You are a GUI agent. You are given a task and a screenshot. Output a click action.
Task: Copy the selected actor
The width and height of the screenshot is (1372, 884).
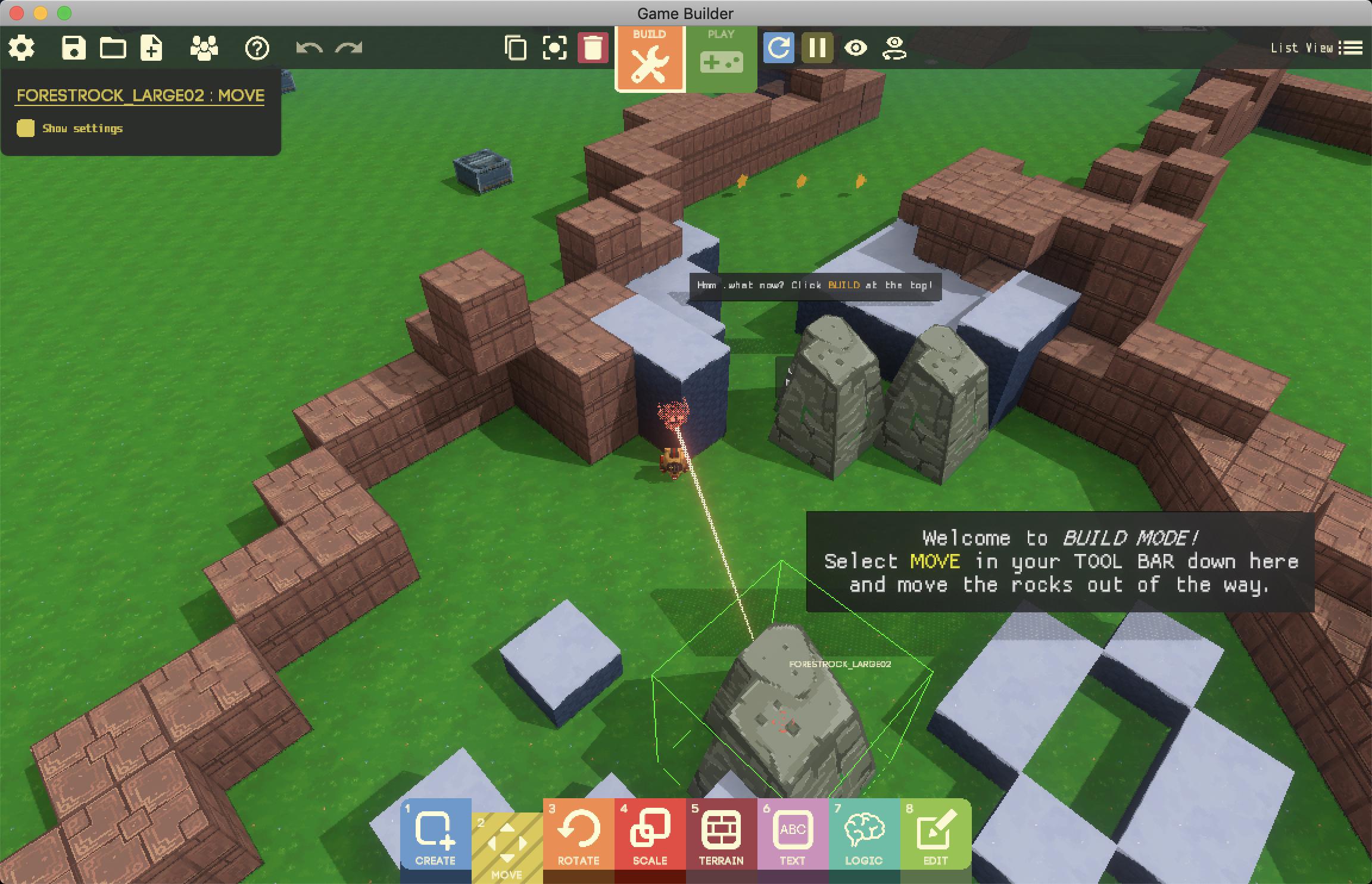click(516, 48)
